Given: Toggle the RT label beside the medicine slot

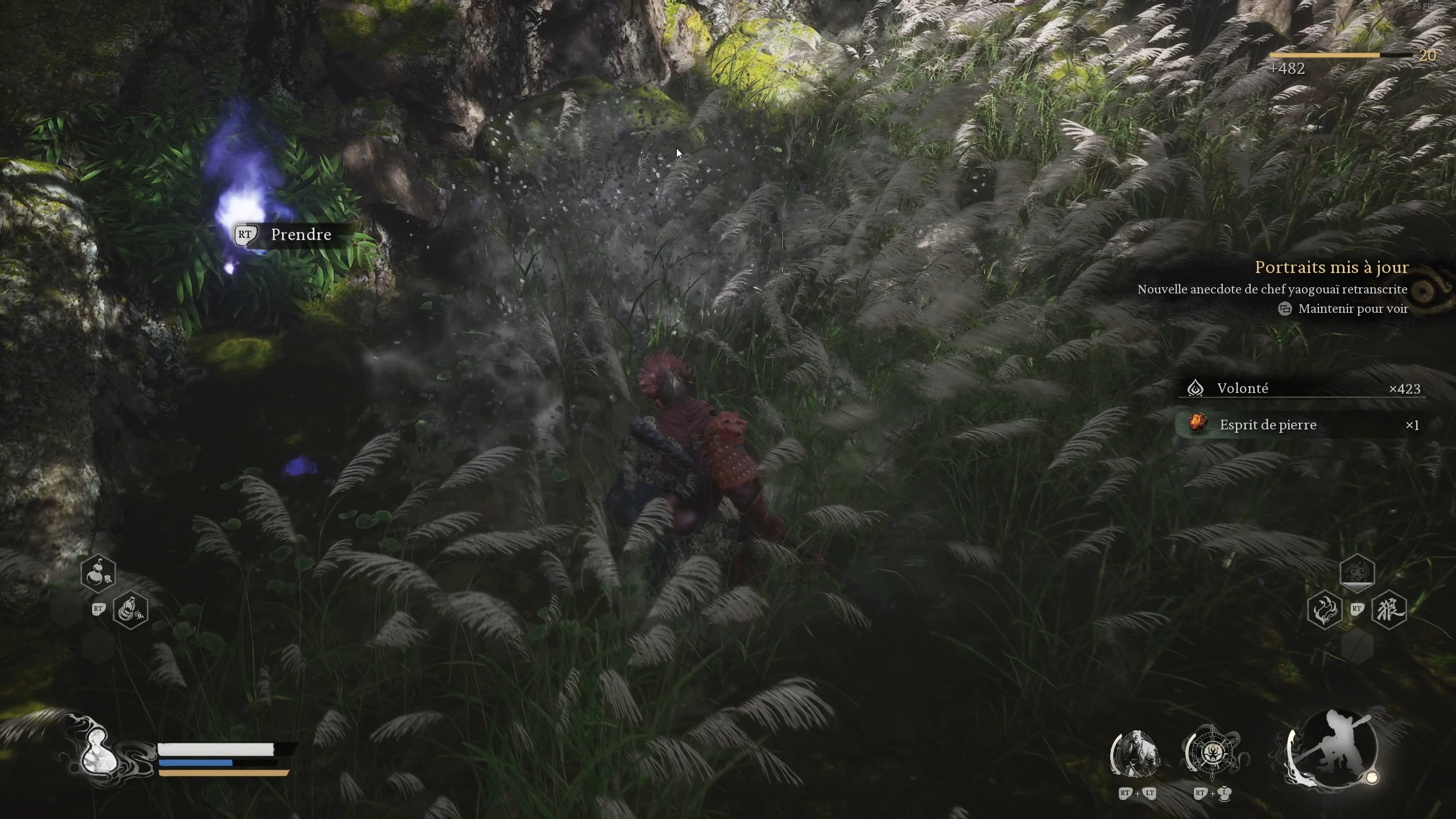Looking at the screenshot, I should pyautogui.click(x=98, y=609).
